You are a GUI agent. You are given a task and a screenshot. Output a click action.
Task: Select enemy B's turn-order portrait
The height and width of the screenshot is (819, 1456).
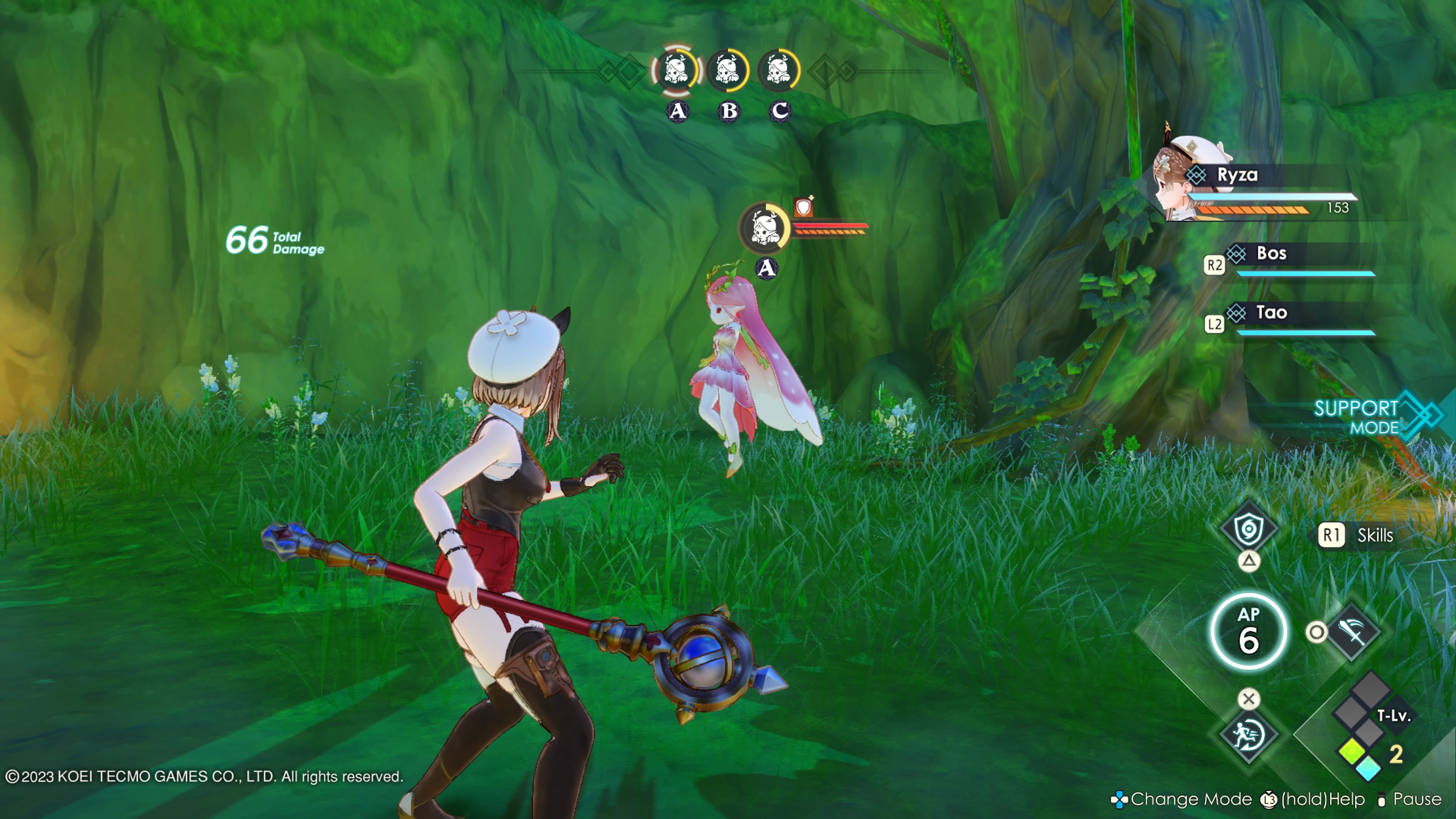coord(728,71)
